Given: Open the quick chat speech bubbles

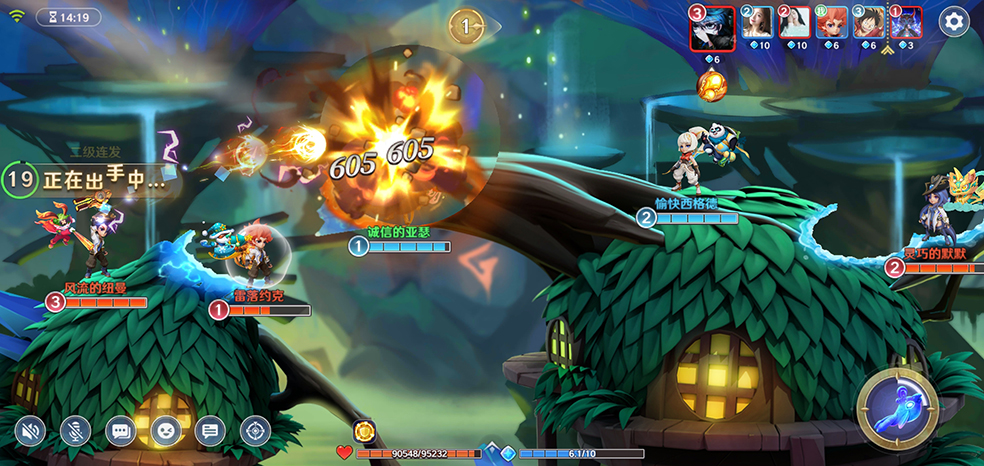Looking at the screenshot, I should 121,431.
